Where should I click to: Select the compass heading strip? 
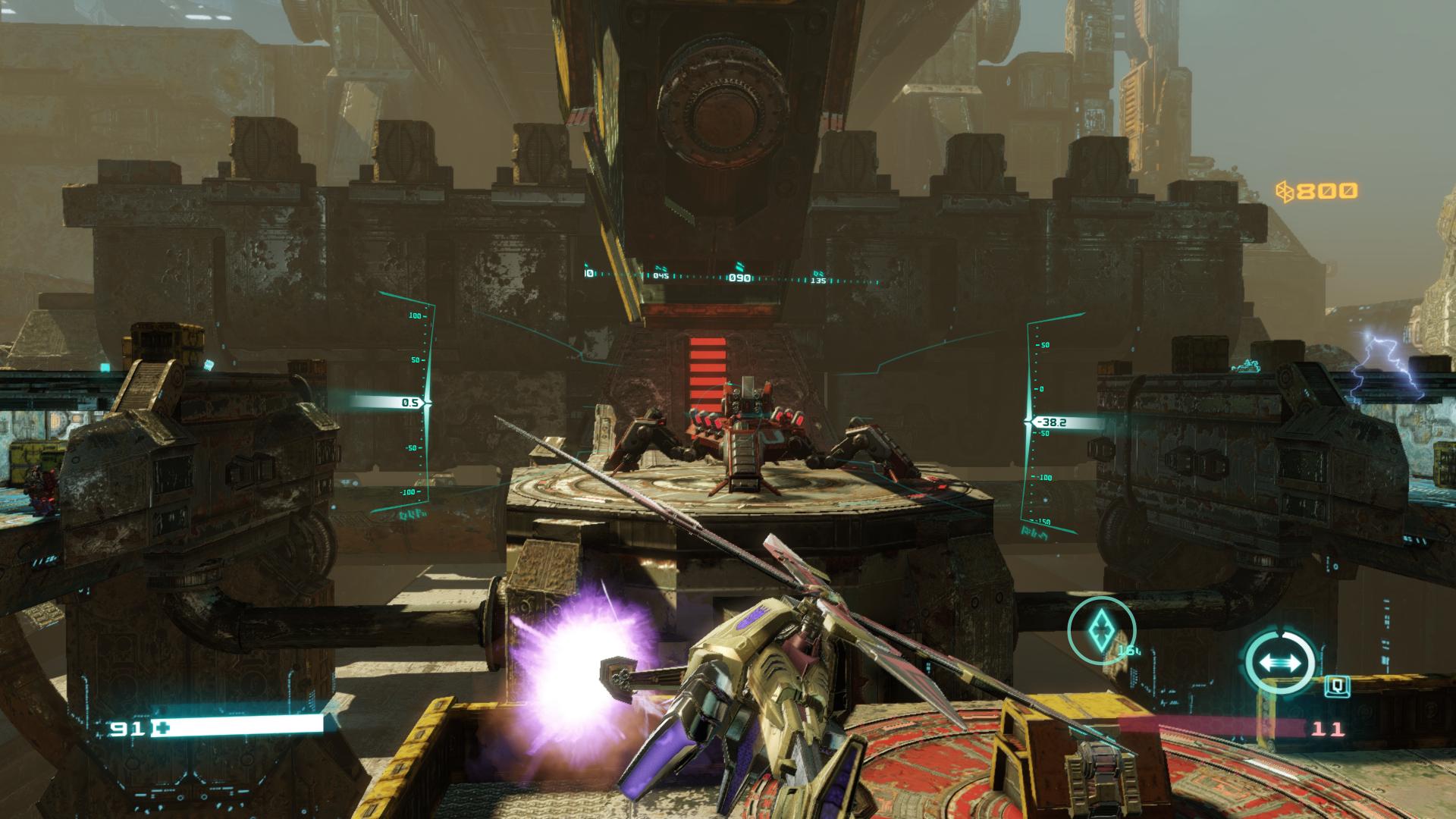[734, 277]
